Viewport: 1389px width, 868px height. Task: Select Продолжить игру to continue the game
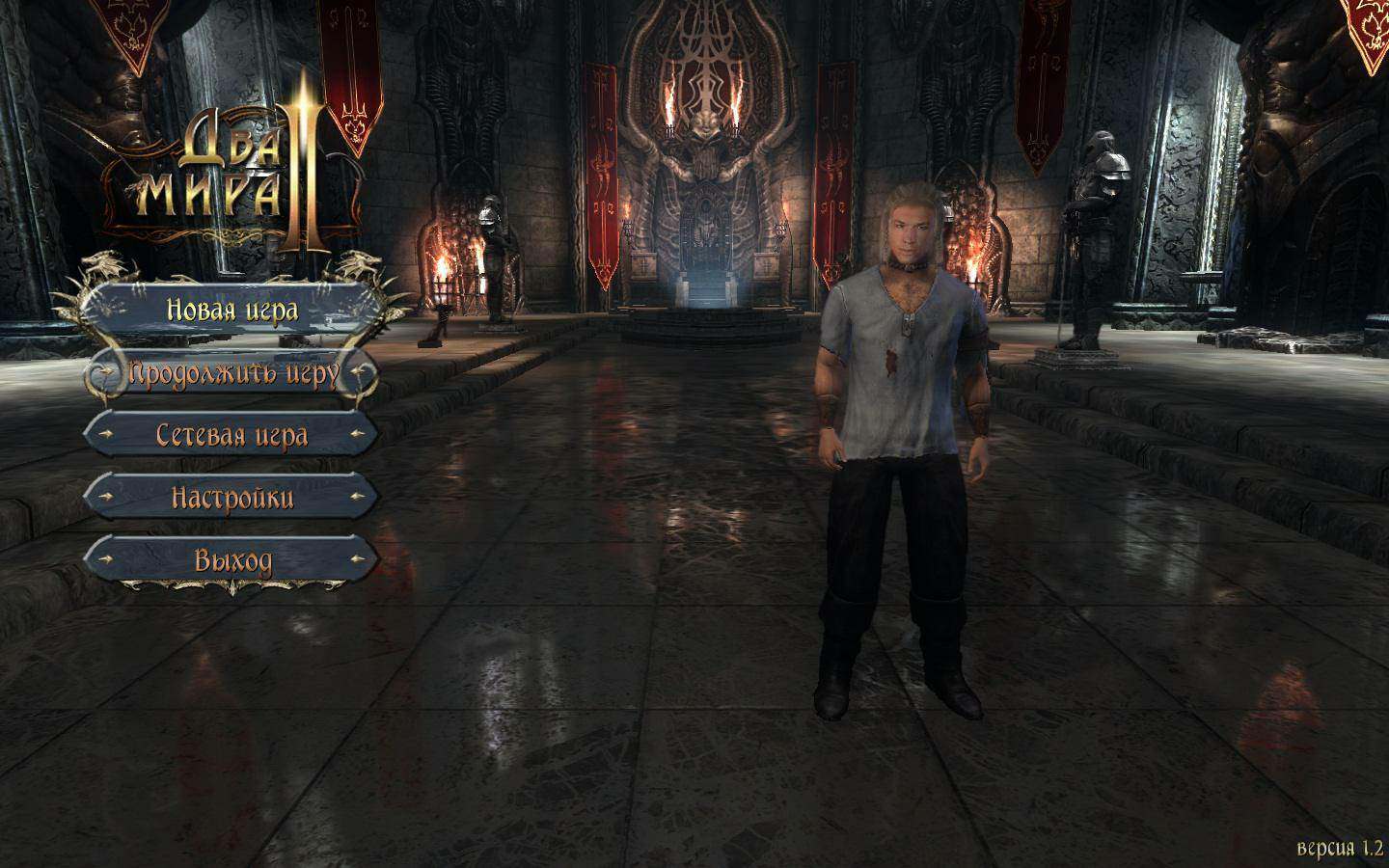click(x=232, y=373)
